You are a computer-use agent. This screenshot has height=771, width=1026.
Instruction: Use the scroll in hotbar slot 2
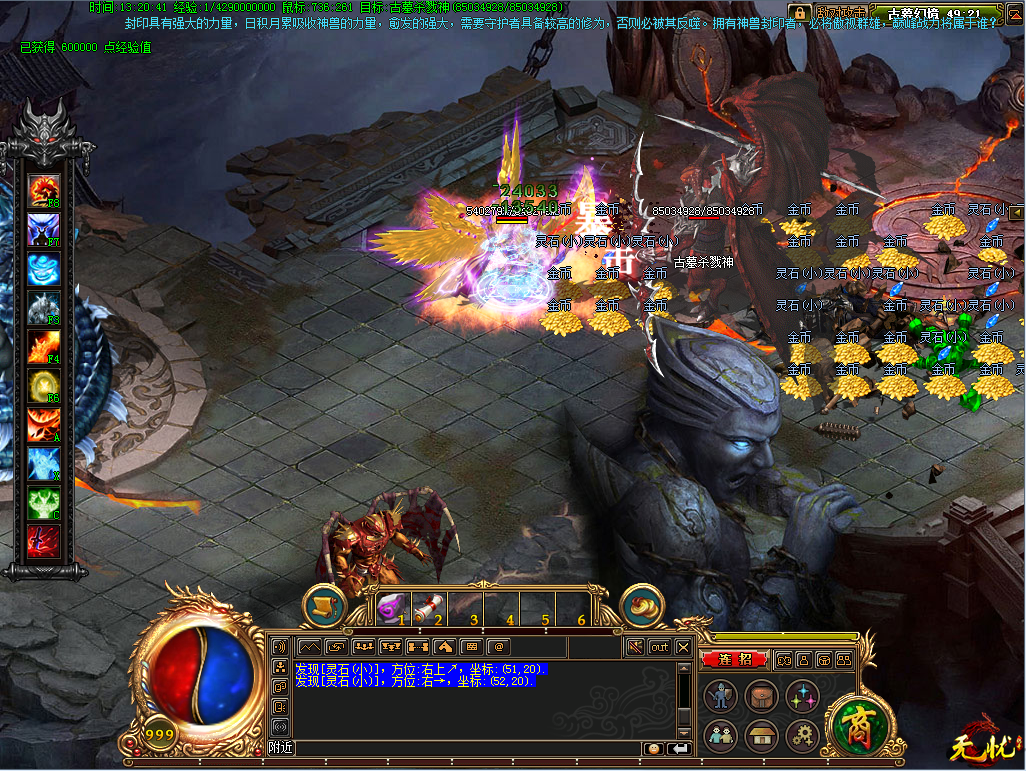426,606
